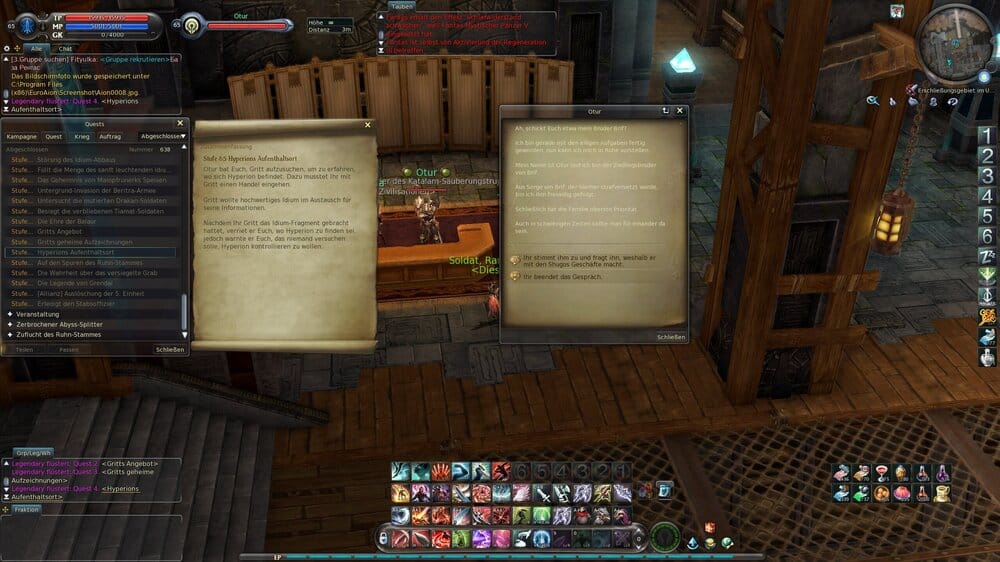Select quest Gritts Angebot in list
The width and height of the screenshot is (1000, 562).
click(59, 231)
